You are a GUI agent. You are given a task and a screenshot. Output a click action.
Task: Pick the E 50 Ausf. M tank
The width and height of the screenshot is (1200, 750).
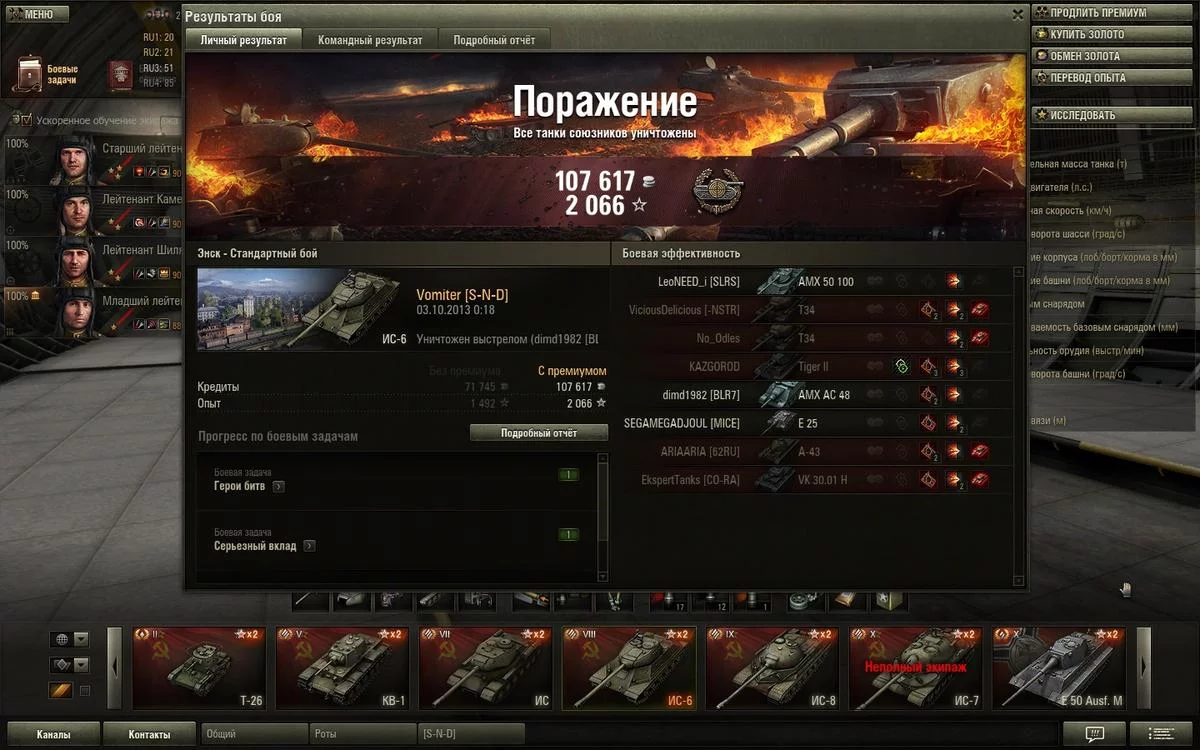click(1059, 667)
